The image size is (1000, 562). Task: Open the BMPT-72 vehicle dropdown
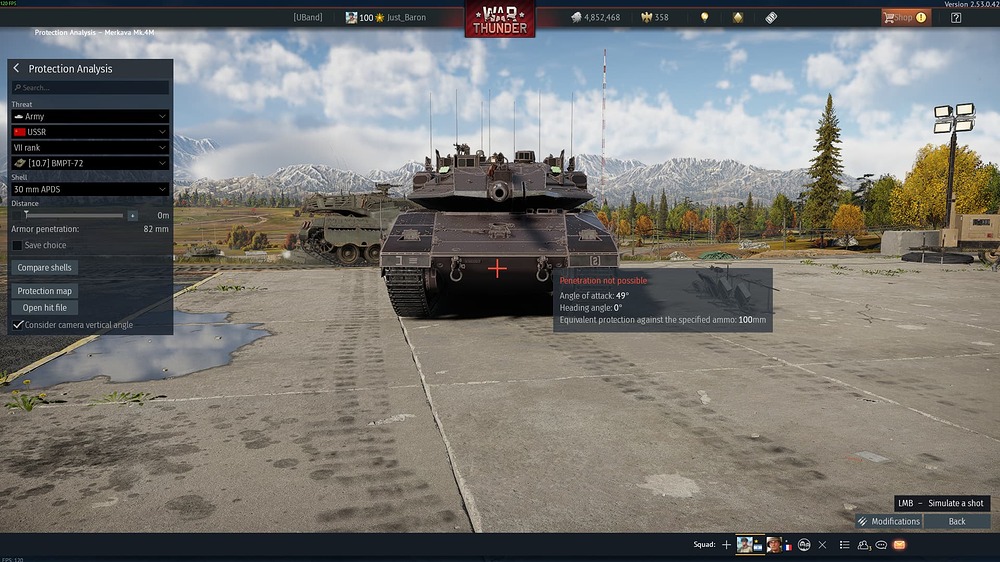tap(90, 162)
